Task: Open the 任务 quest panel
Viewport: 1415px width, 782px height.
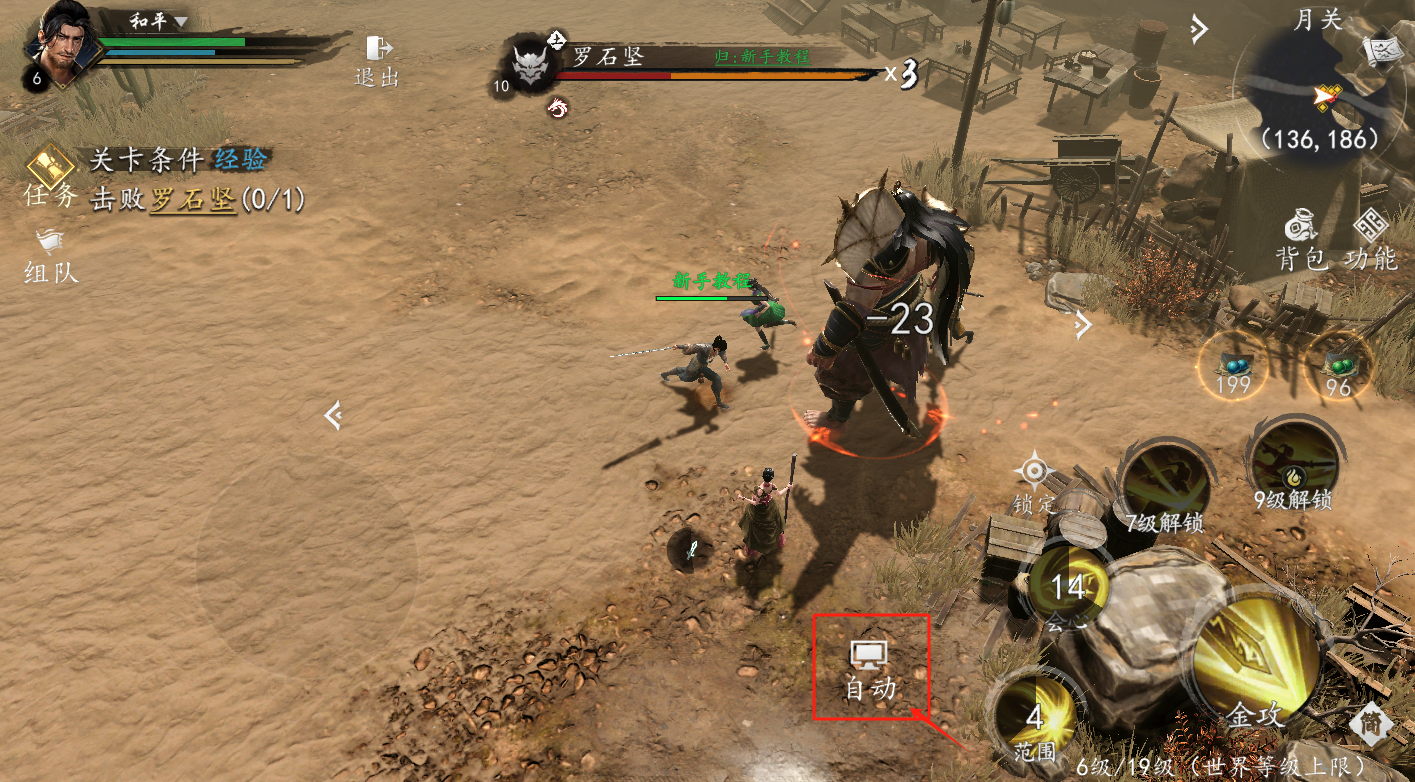Action: tap(51, 177)
